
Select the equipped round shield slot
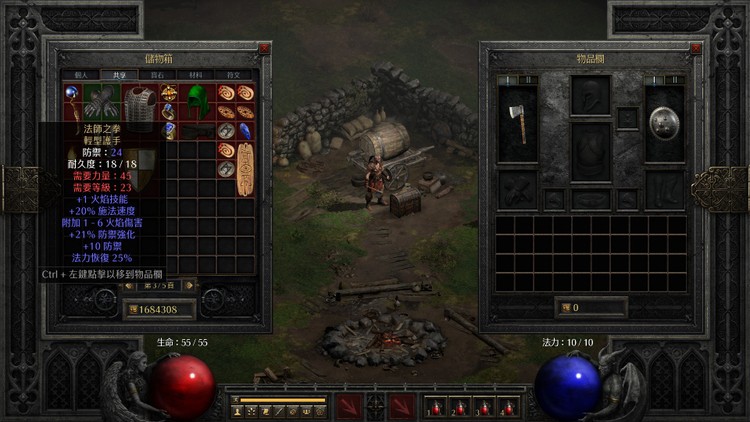(x=661, y=121)
